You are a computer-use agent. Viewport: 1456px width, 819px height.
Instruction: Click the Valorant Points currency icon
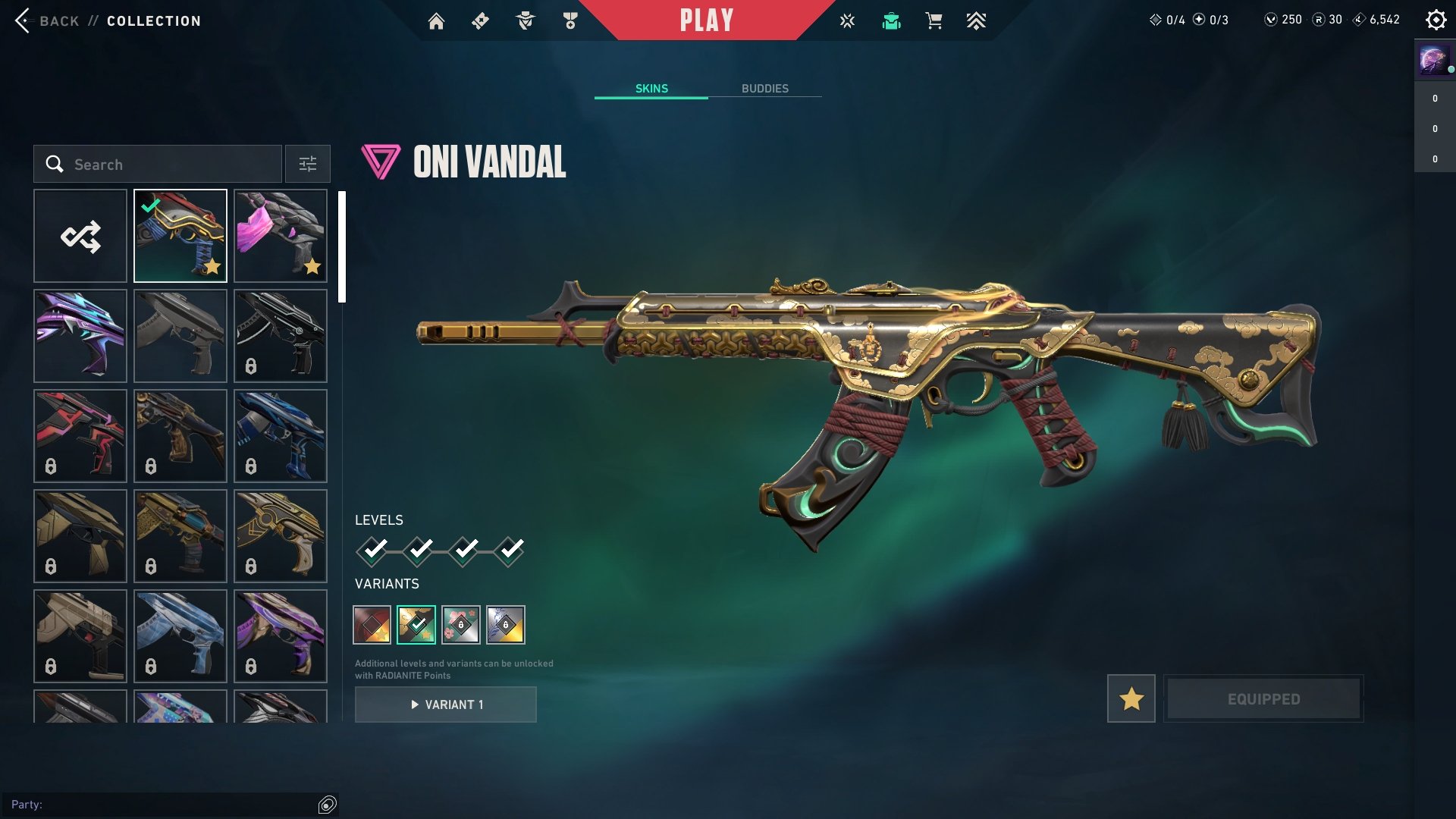tap(1271, 20)
